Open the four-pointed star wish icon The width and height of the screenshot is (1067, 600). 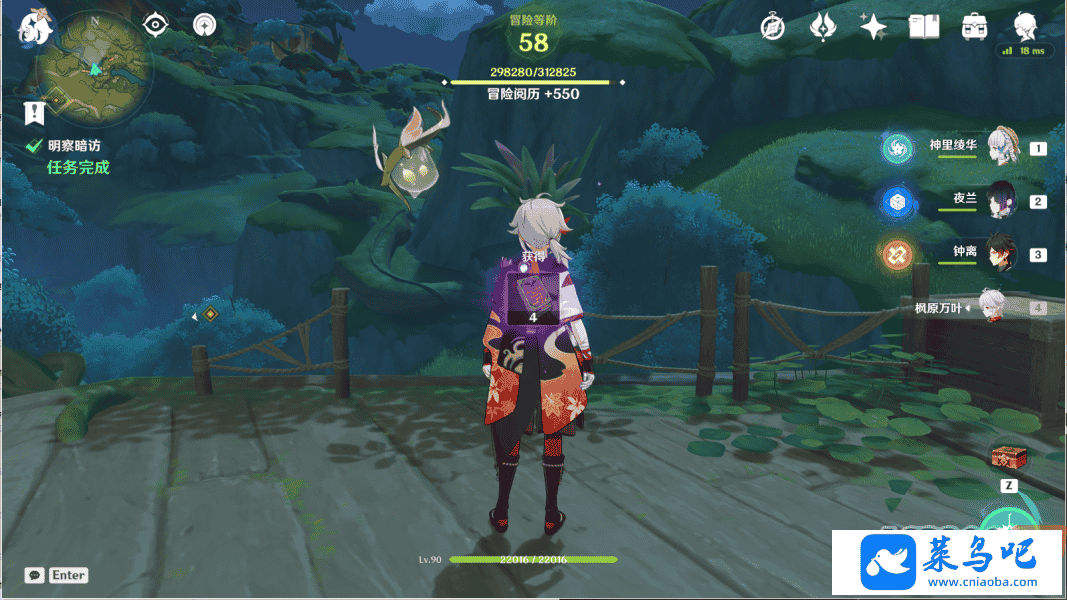pos(874,27)
